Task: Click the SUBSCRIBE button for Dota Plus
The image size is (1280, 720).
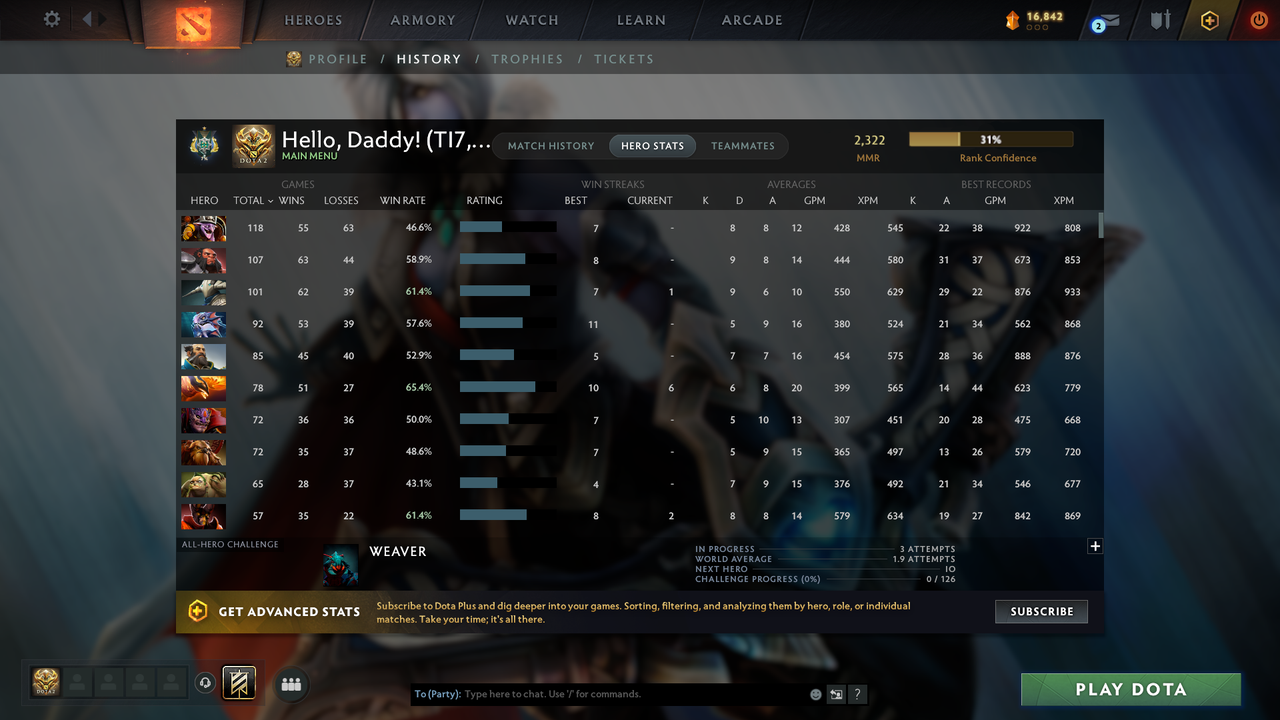Action: (1041, 611)
